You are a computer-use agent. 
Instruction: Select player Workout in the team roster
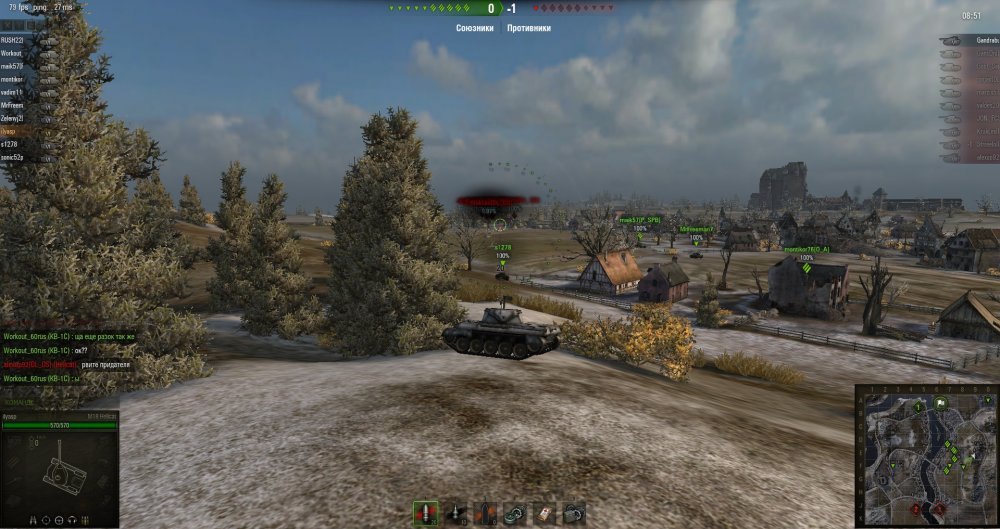(x=13, y=53)
